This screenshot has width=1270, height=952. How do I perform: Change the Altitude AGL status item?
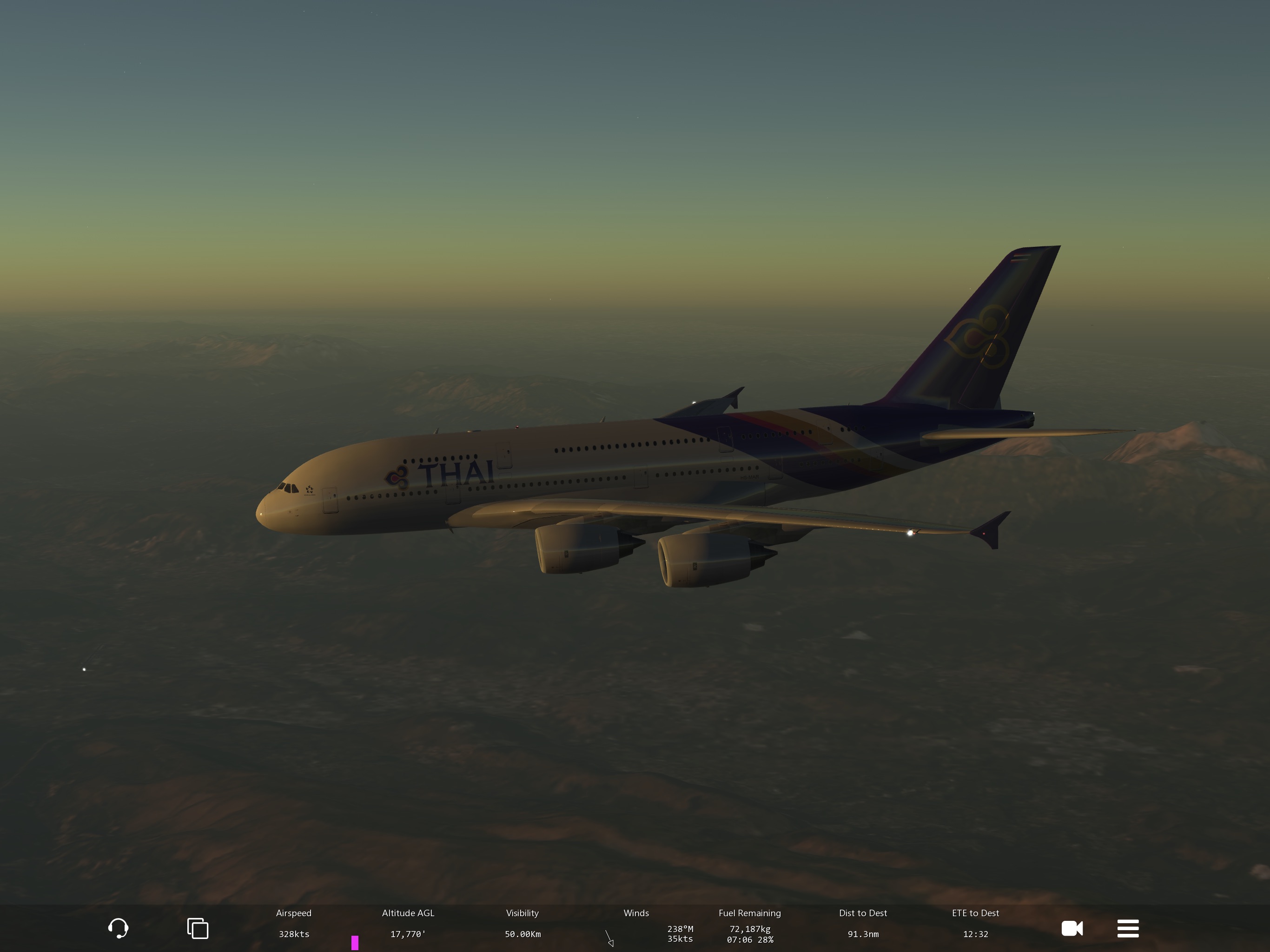[408, 923]
